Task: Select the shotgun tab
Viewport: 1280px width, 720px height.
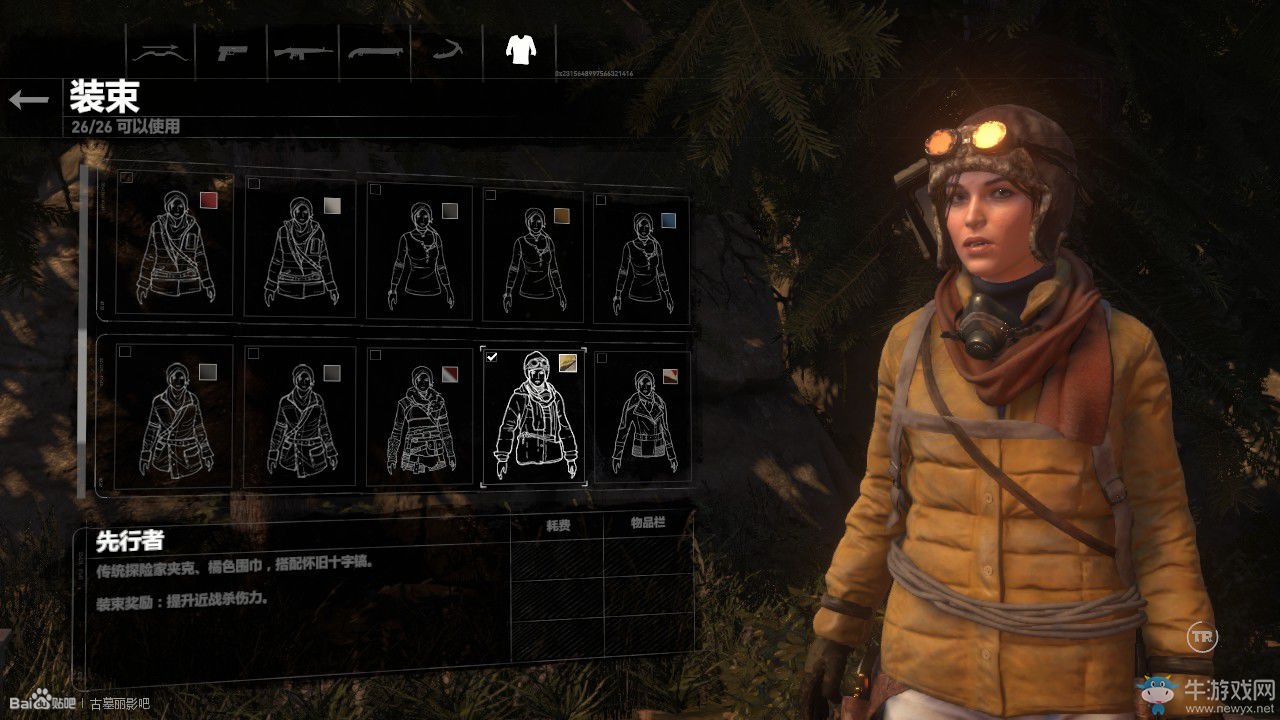Action: [374, 51]
